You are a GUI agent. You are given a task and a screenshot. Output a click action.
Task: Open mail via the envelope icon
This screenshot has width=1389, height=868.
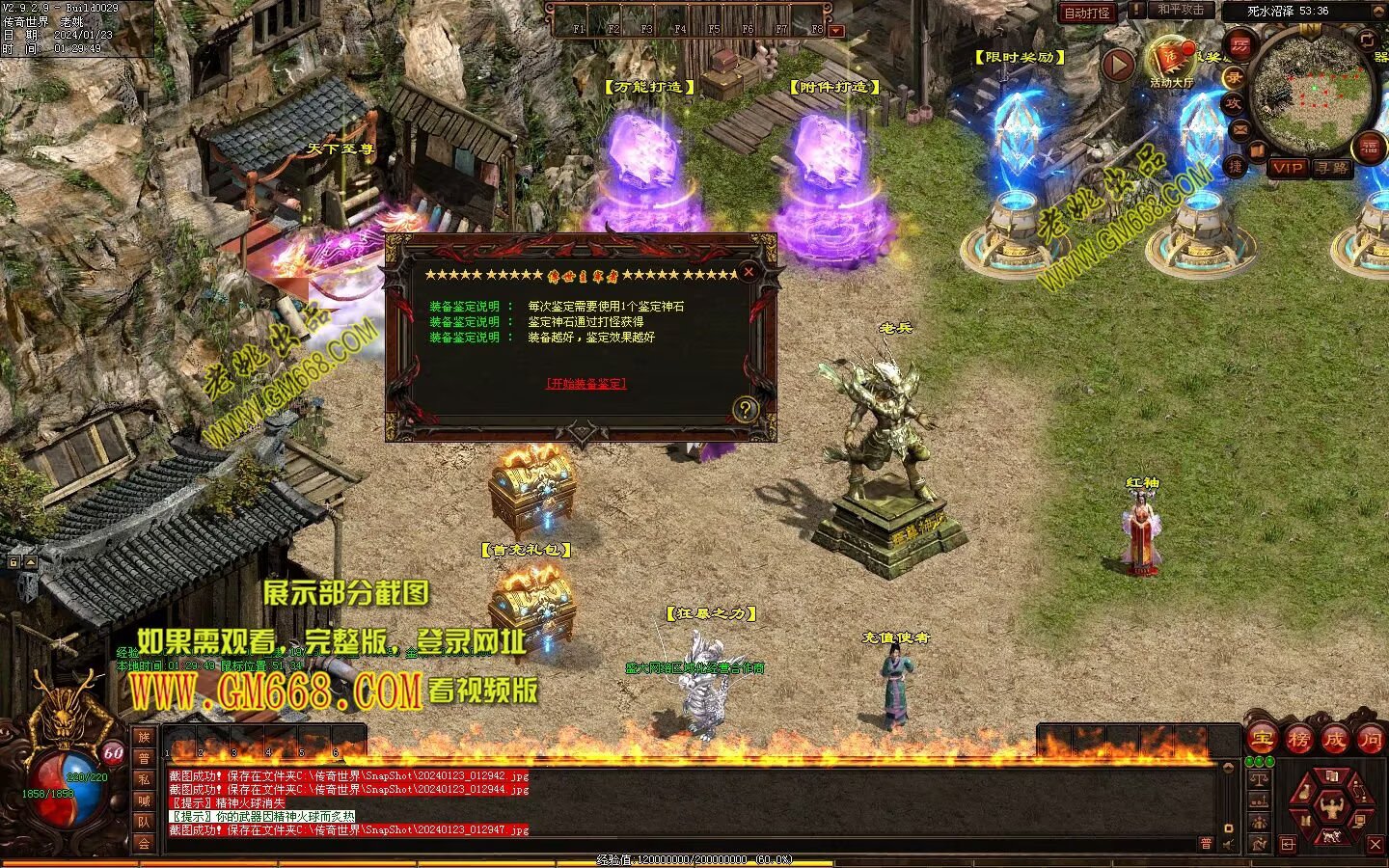tap(1240, 127)
